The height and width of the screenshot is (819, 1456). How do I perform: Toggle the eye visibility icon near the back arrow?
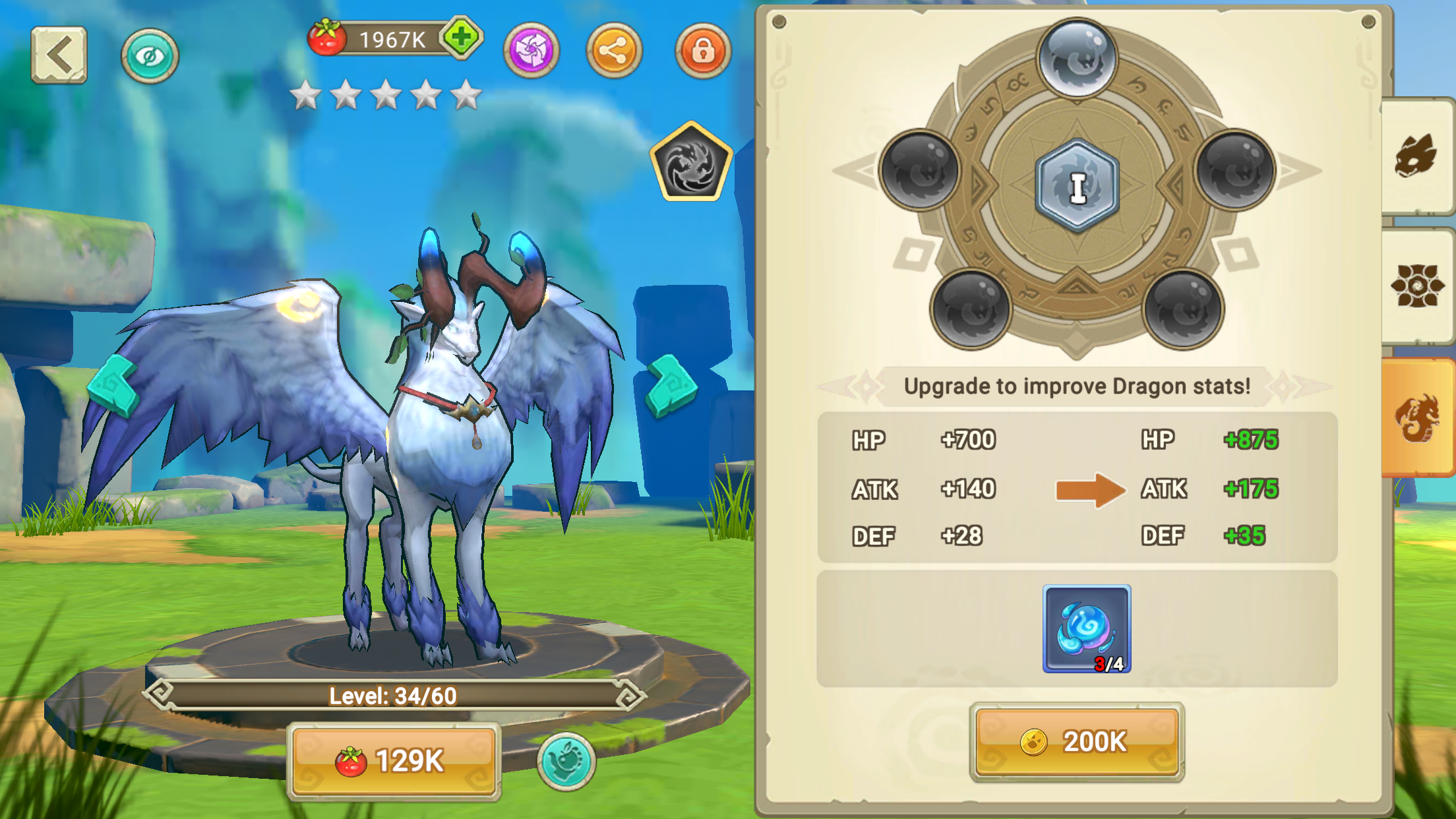[x=150, y=56]
